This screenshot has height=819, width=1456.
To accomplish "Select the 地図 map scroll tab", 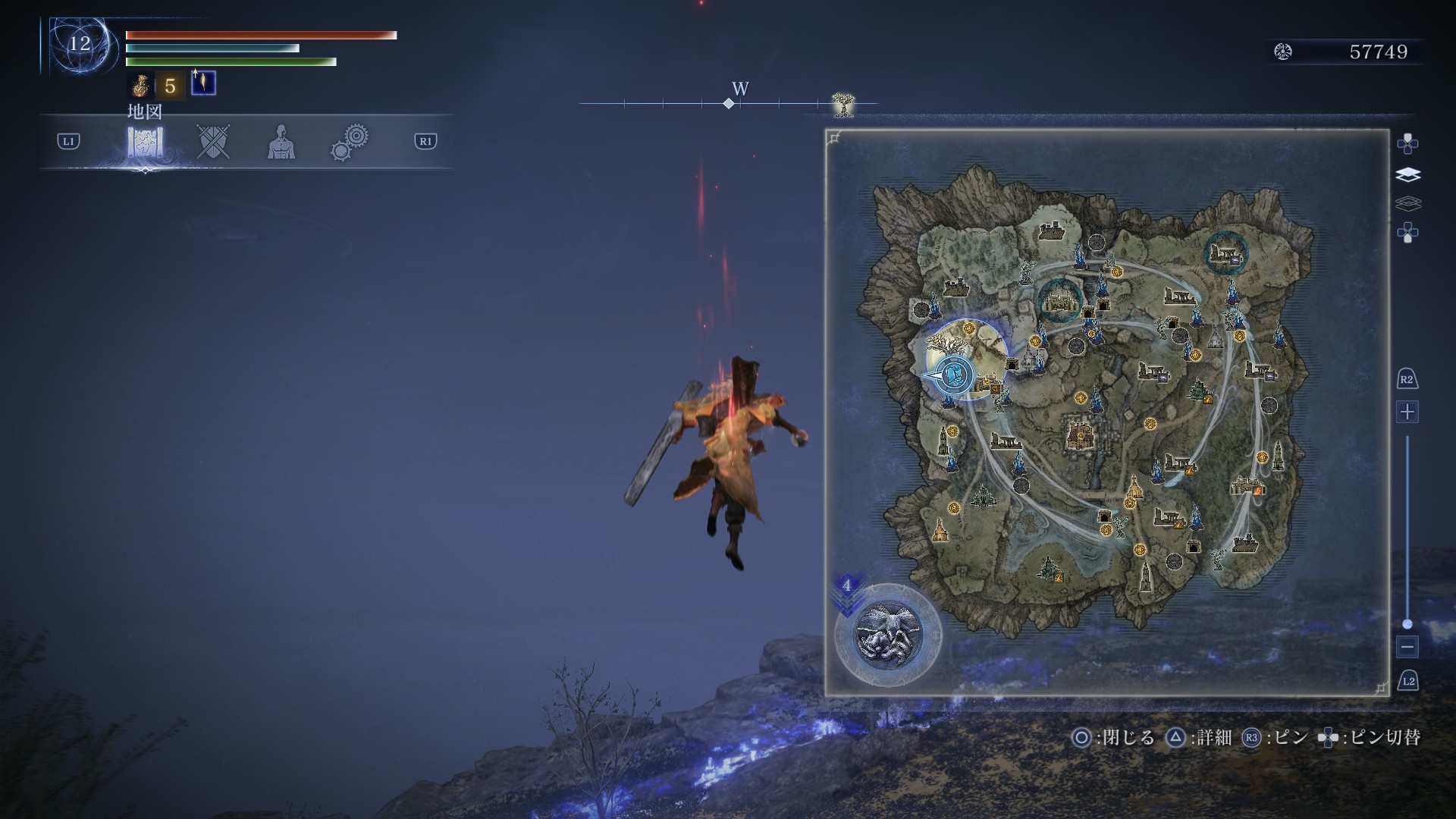I will coord(145,142).
